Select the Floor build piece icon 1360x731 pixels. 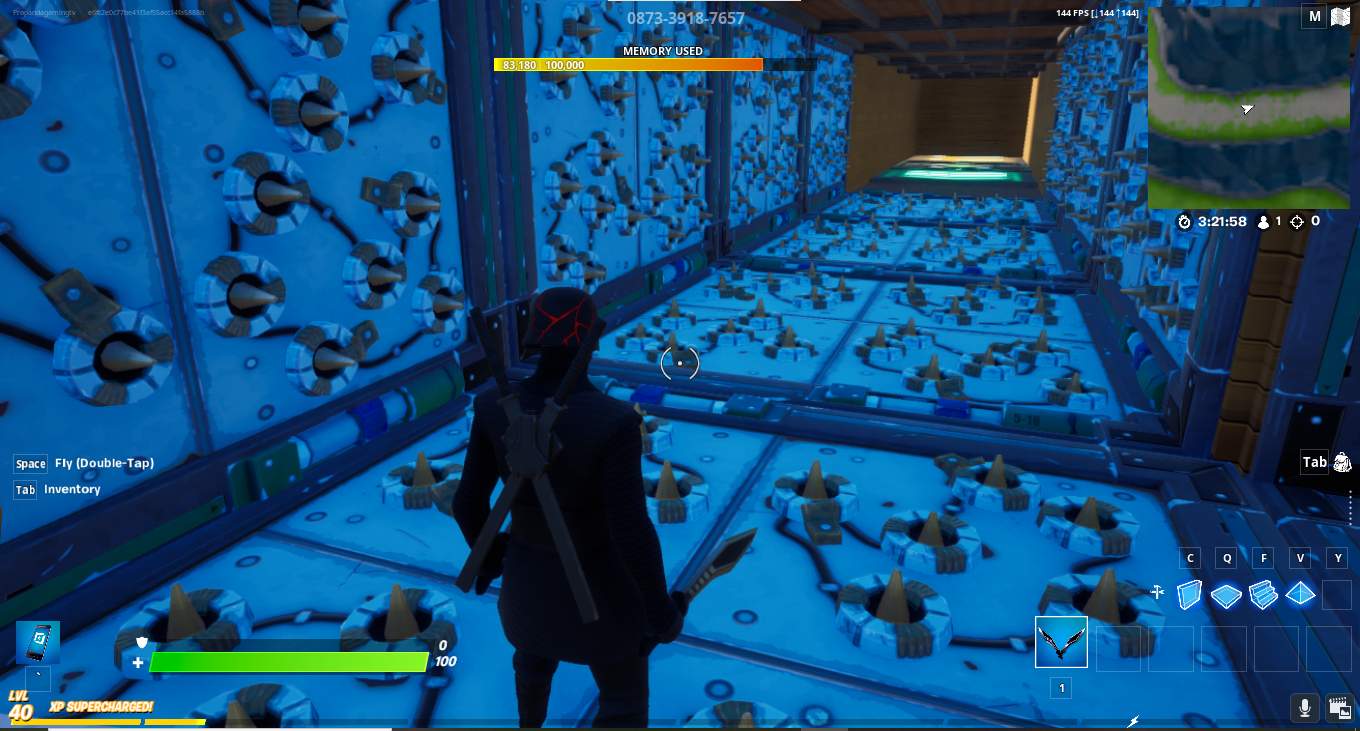tap(1225, 594)
